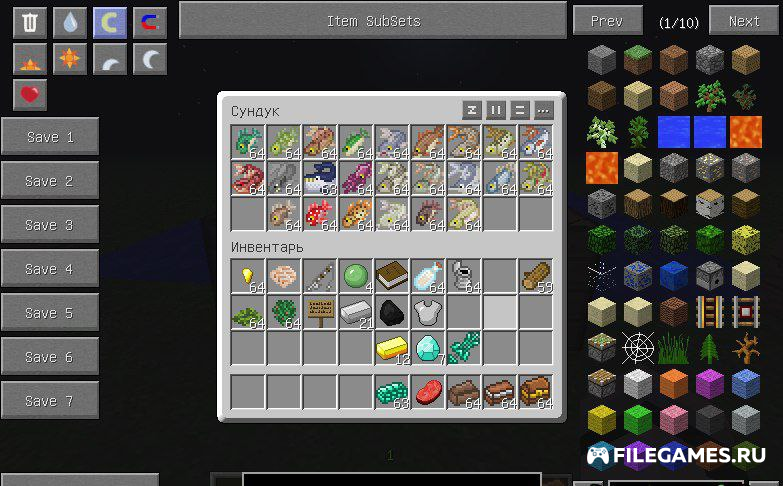Click the trash can delete button

click(29, 23)
